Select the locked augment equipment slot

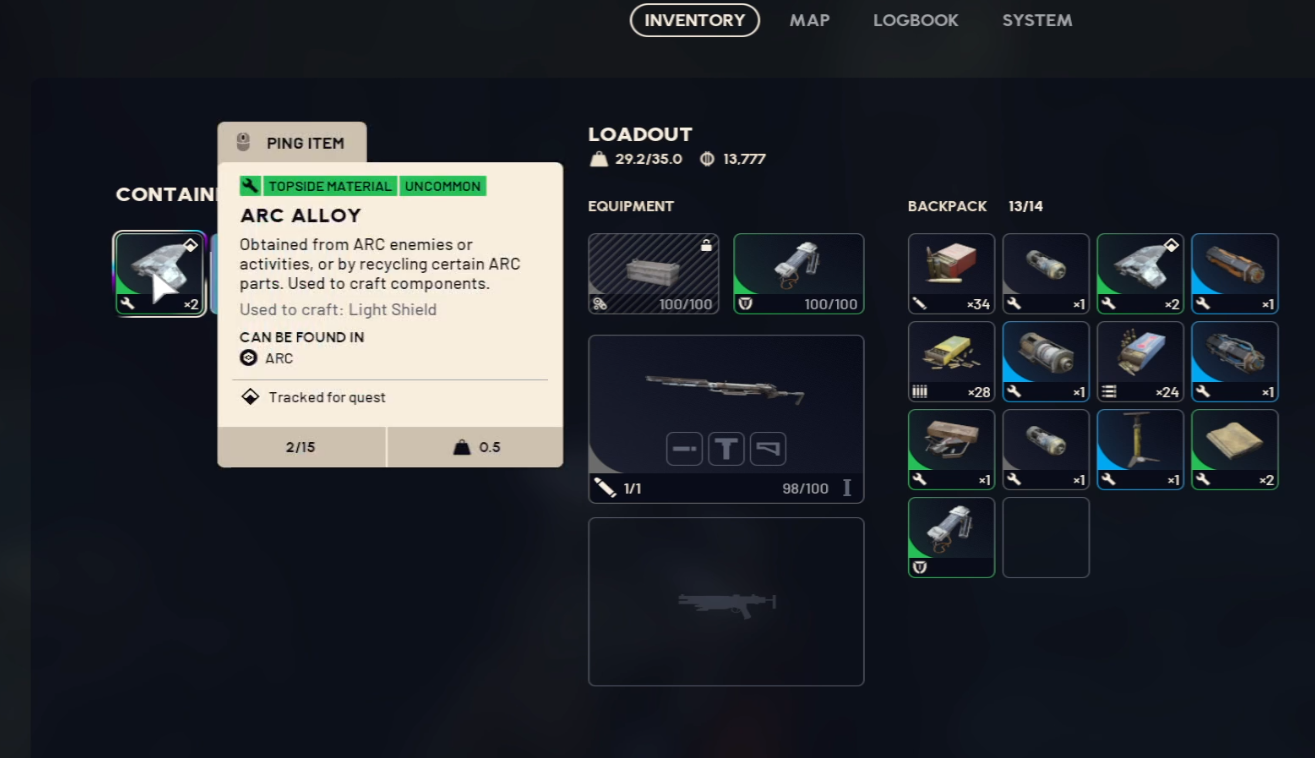point(653,273)
